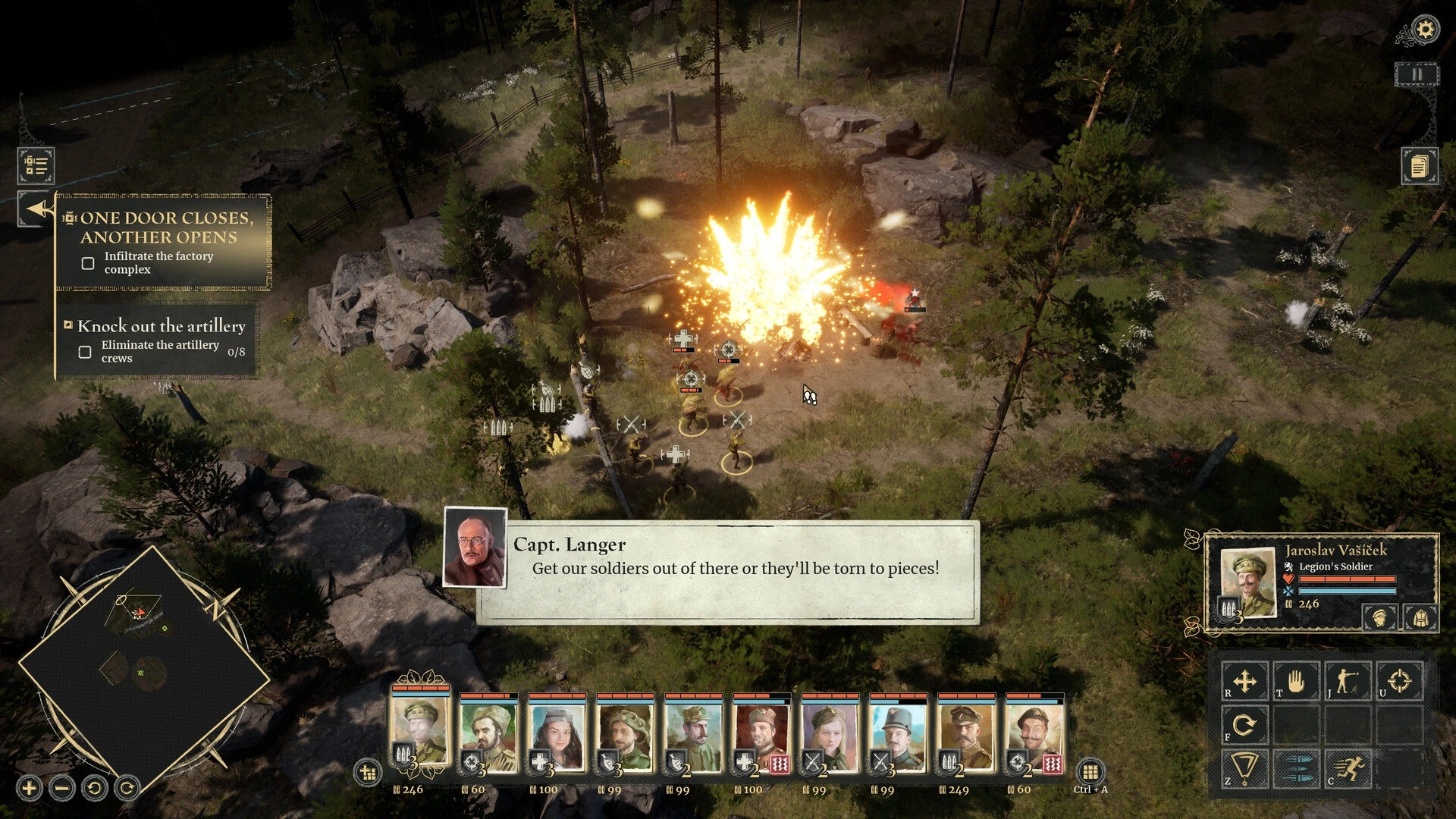Image resolution: width=1456 pixels, height=819 pixels.
Task: Rotate the camera clockwise button
Action: coord(127,789)
